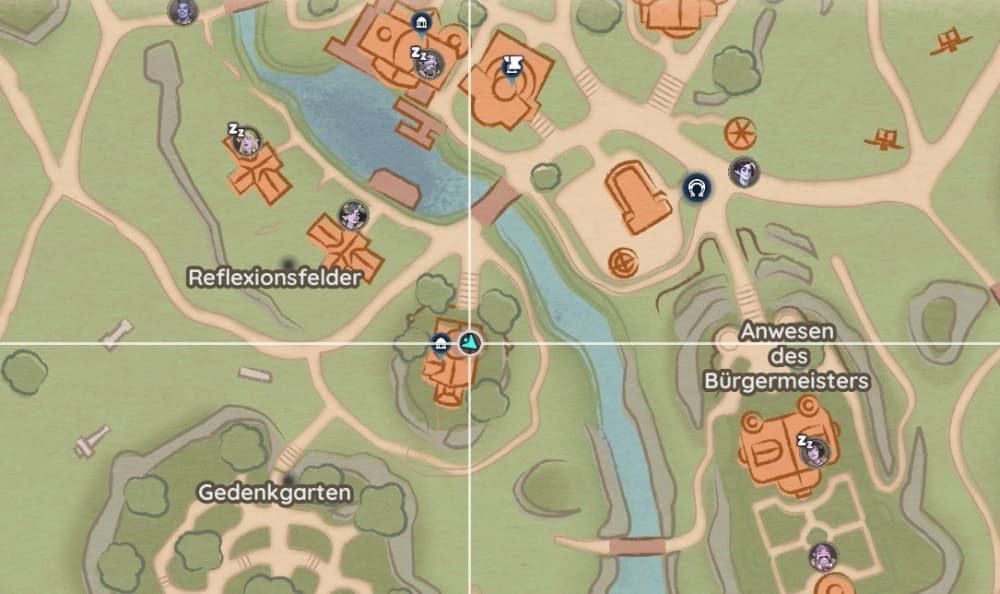Choose the sleeping villager portrait west of the lake
The width and height of the screenshot is (1000, 594).
tap(246, 141)
